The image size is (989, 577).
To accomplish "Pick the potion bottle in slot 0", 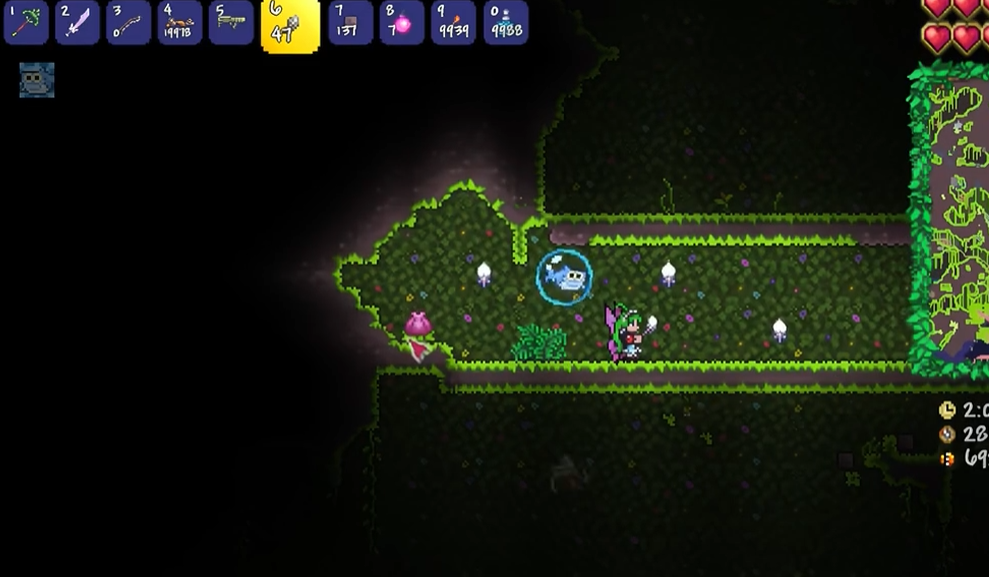I will pos(505,23).
